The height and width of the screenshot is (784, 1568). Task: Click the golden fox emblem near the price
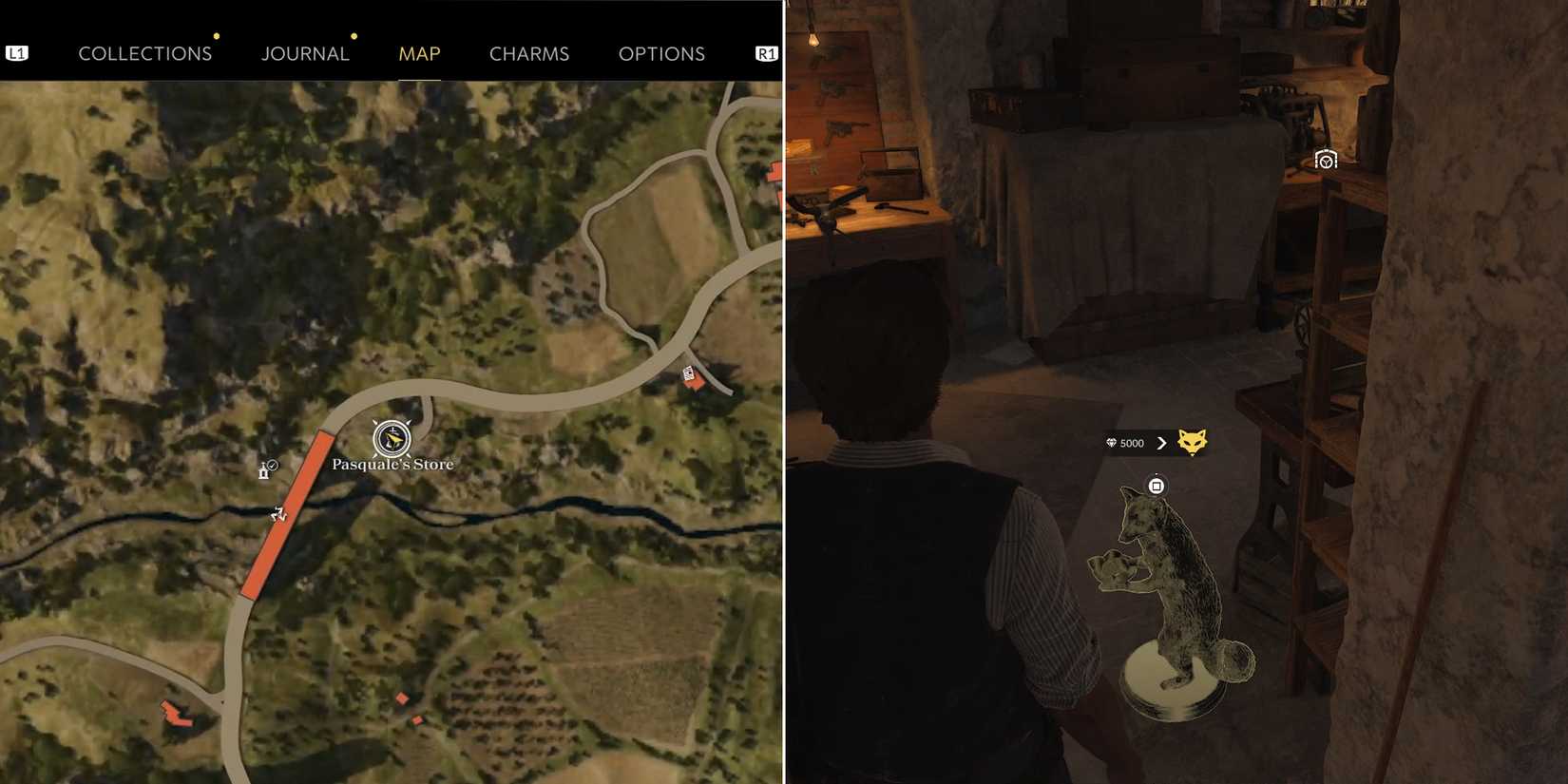point(1191,441)
